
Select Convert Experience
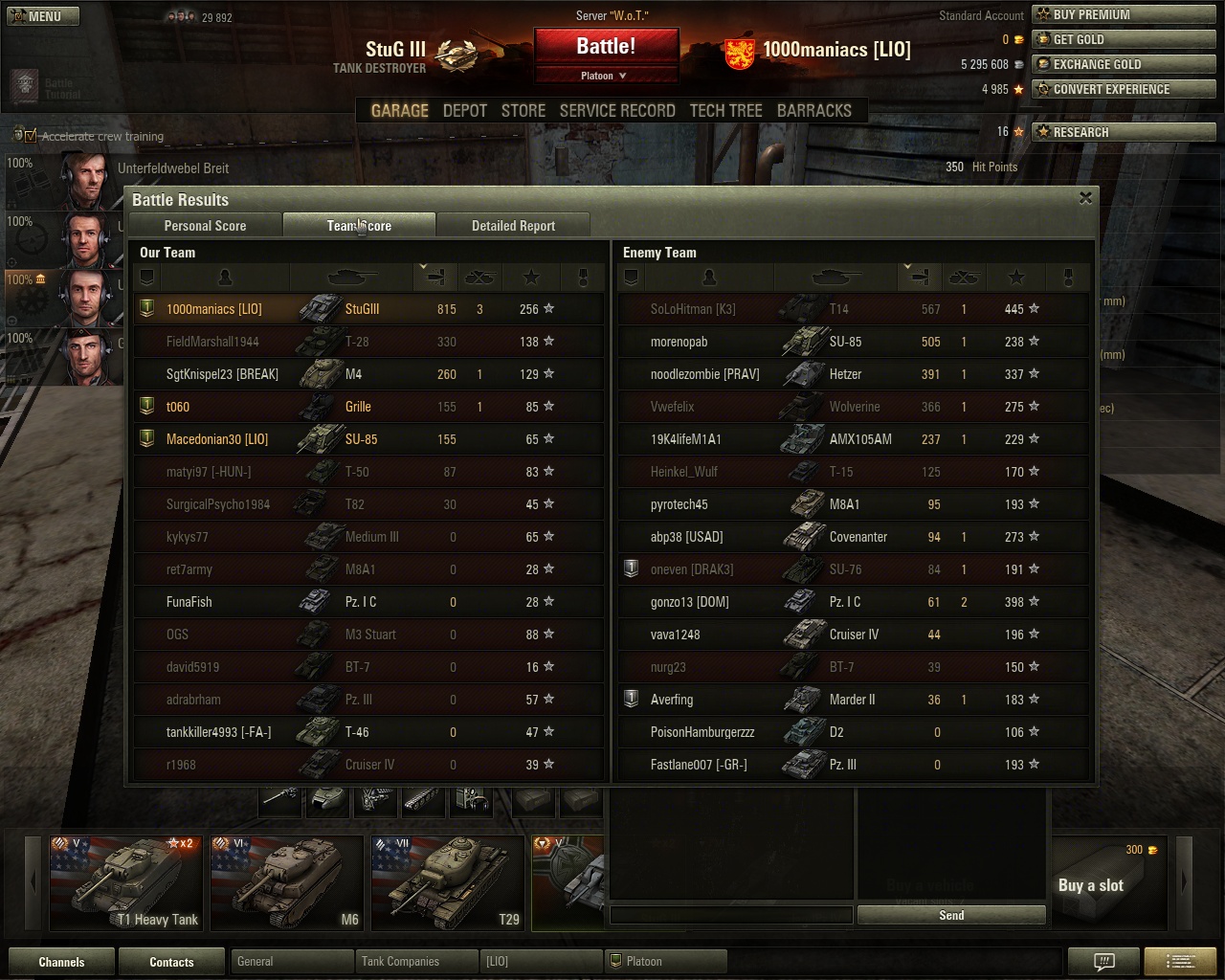[x=1124, y=89]
